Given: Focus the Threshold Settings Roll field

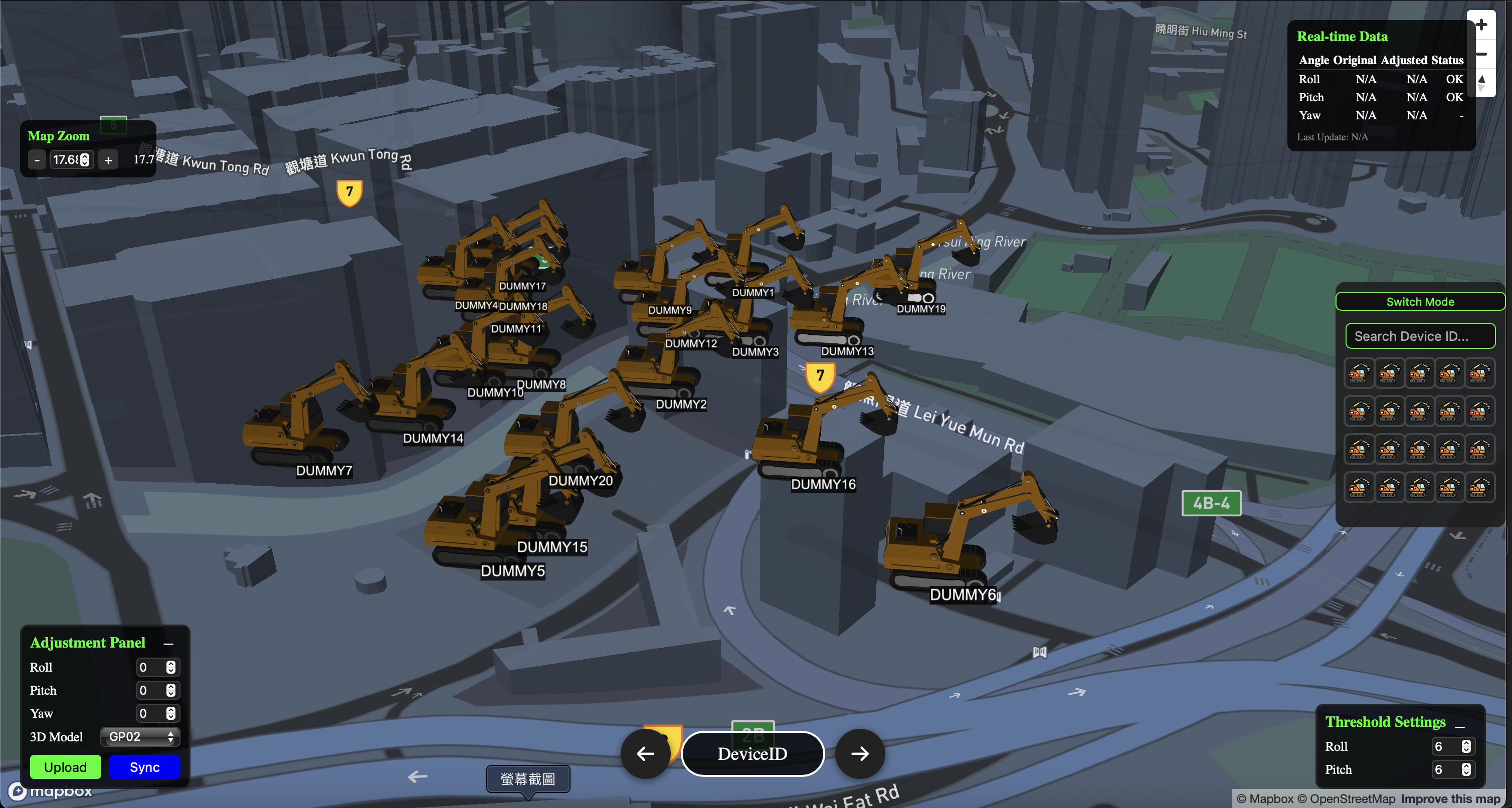Looking at the screenshot, I should point(1446,746).
